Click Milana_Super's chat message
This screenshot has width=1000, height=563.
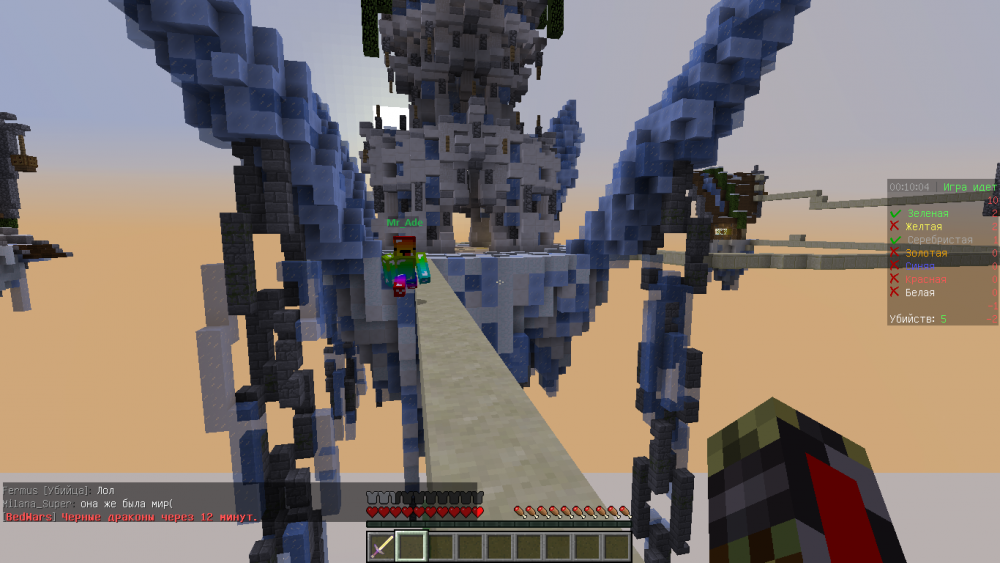coord(88,503)
